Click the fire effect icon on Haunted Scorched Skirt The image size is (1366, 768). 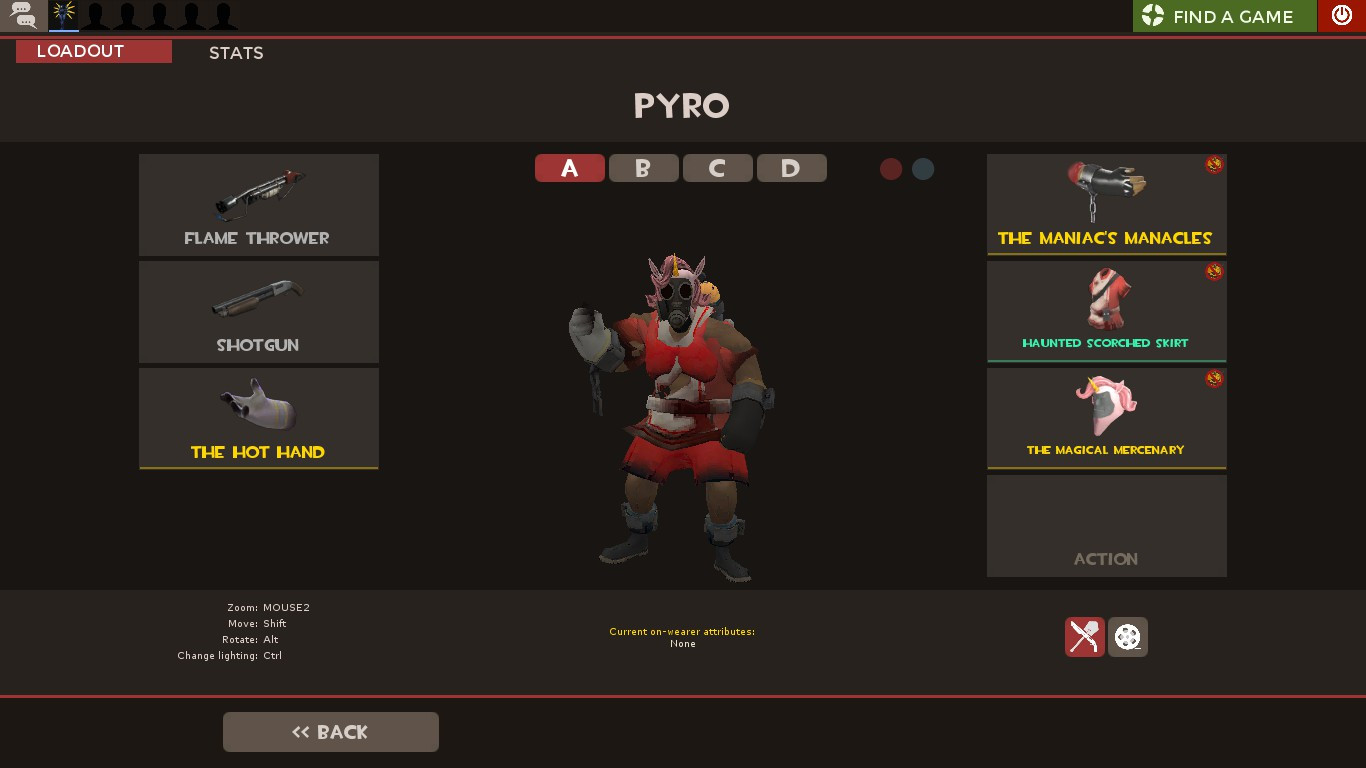pos(1214,272)
